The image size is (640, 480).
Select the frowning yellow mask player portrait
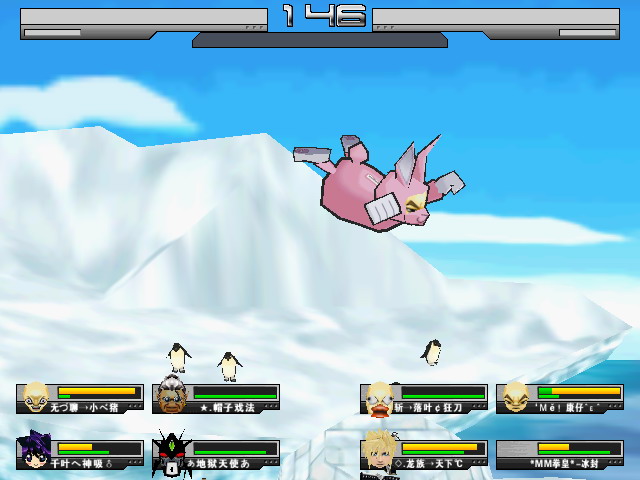[516, 397]
